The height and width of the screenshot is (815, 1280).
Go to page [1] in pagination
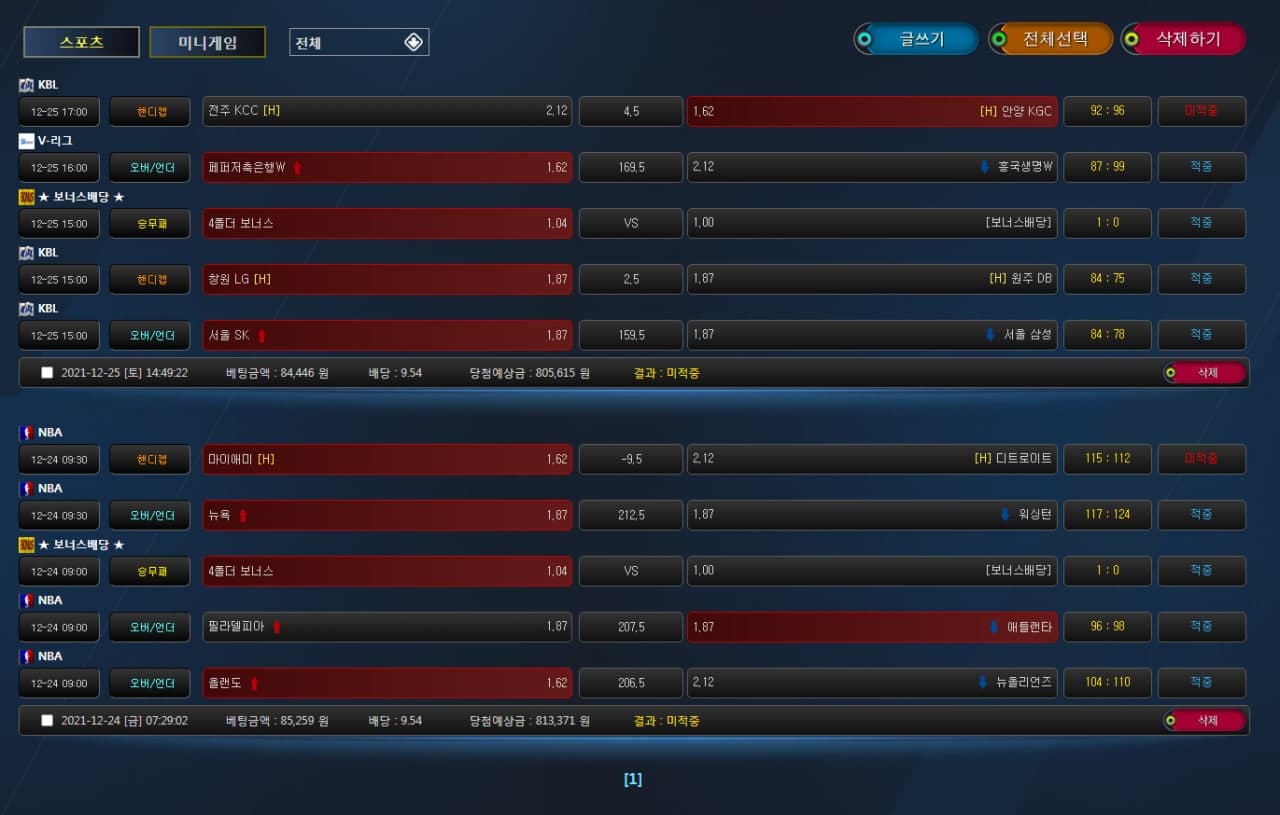click(x=633, y=779)
